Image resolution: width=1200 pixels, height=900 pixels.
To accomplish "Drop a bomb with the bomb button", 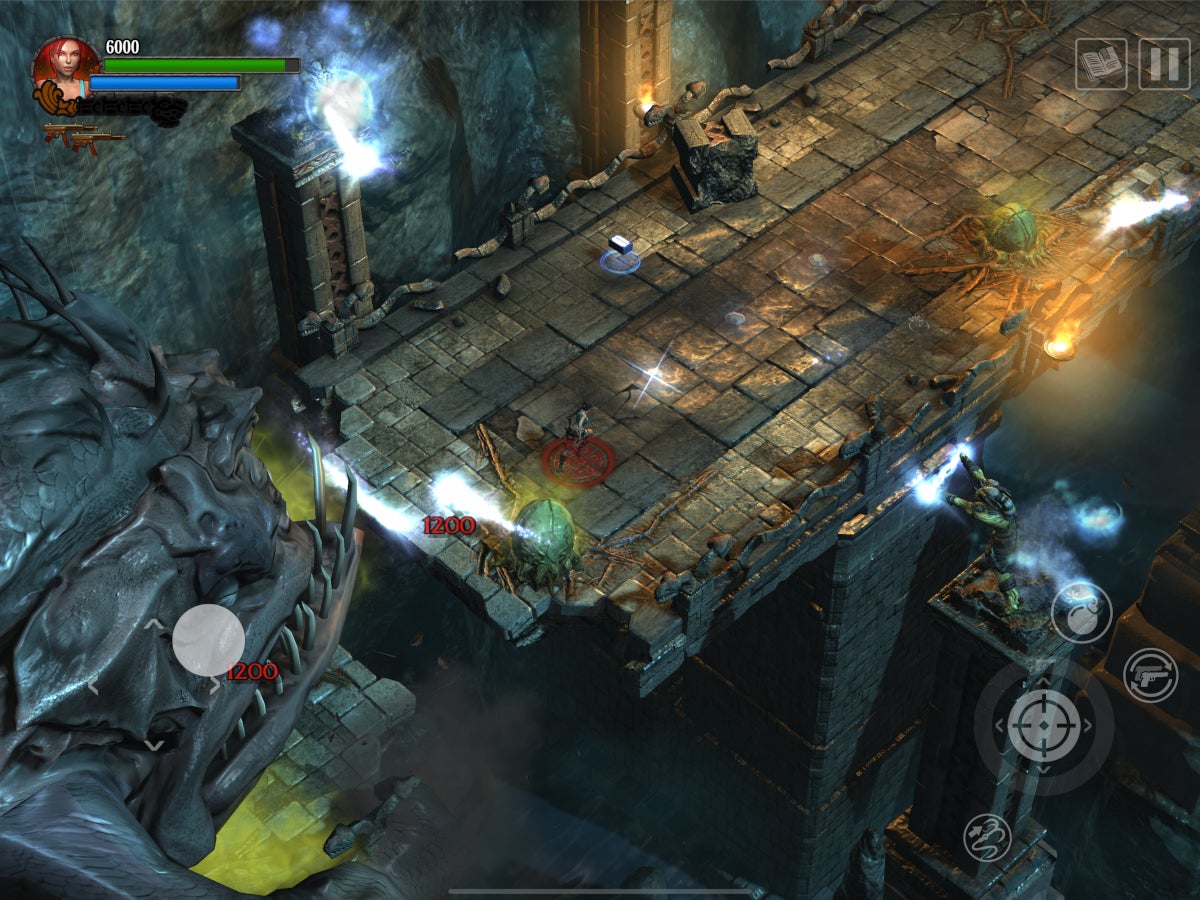I will [1081, 612].
